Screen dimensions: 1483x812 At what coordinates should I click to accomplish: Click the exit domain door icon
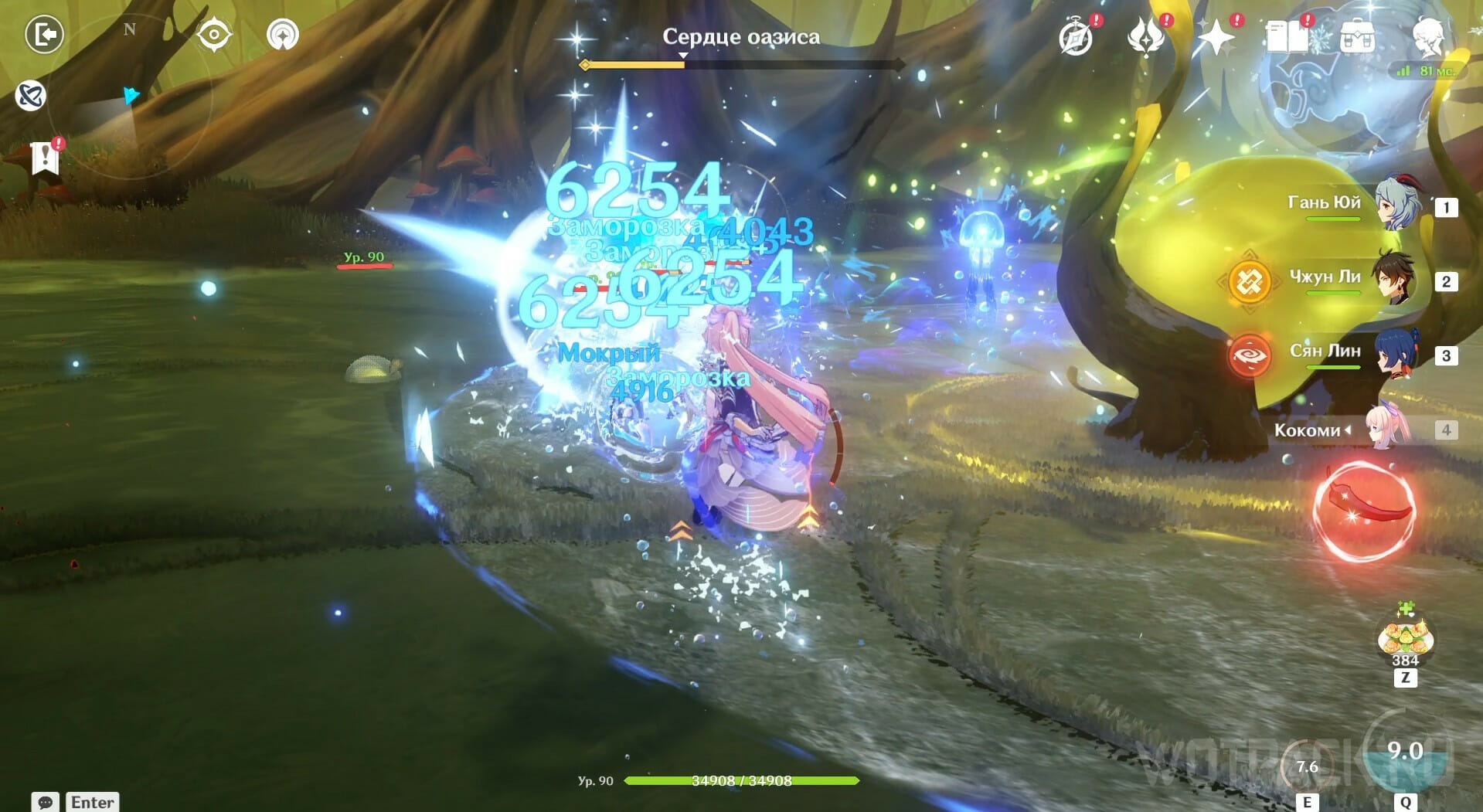(44, 35)
